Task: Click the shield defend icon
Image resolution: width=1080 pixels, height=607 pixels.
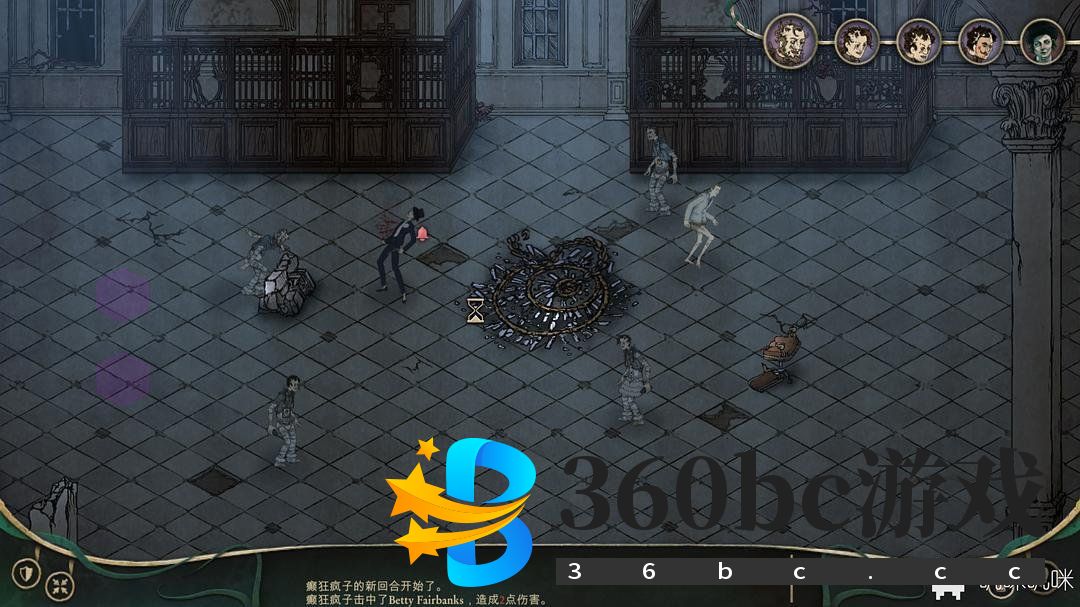Action: click(27, 574)
